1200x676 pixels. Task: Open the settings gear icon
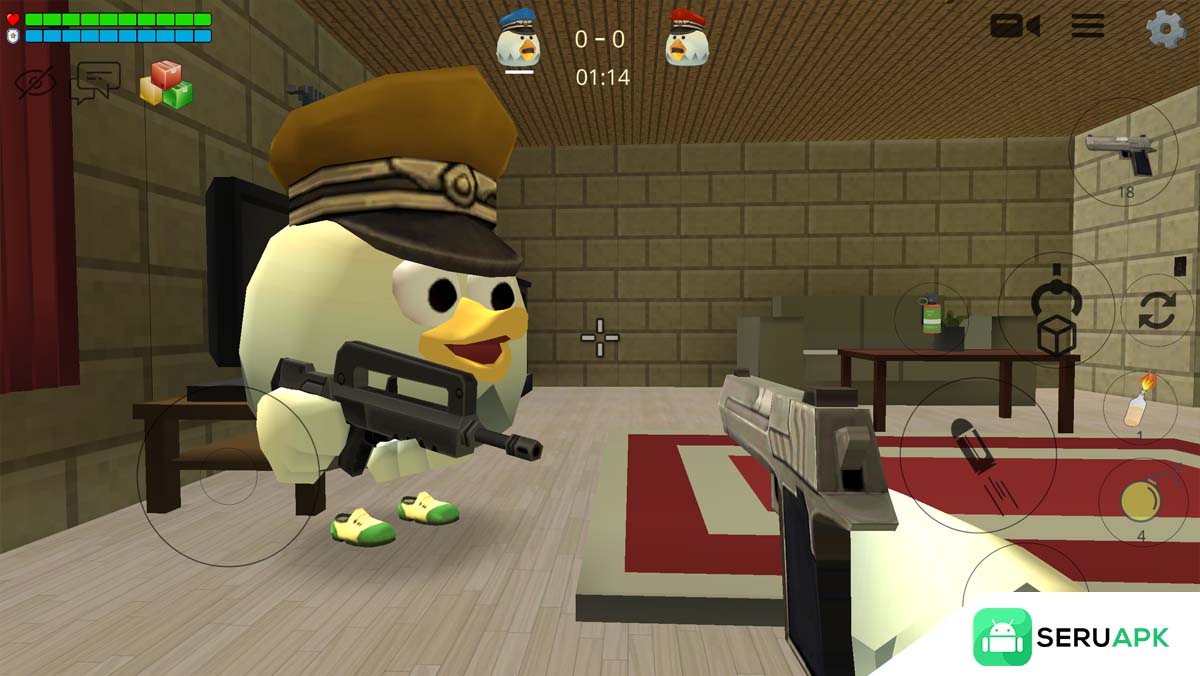pyautogui.click(x=1165, y=28)
